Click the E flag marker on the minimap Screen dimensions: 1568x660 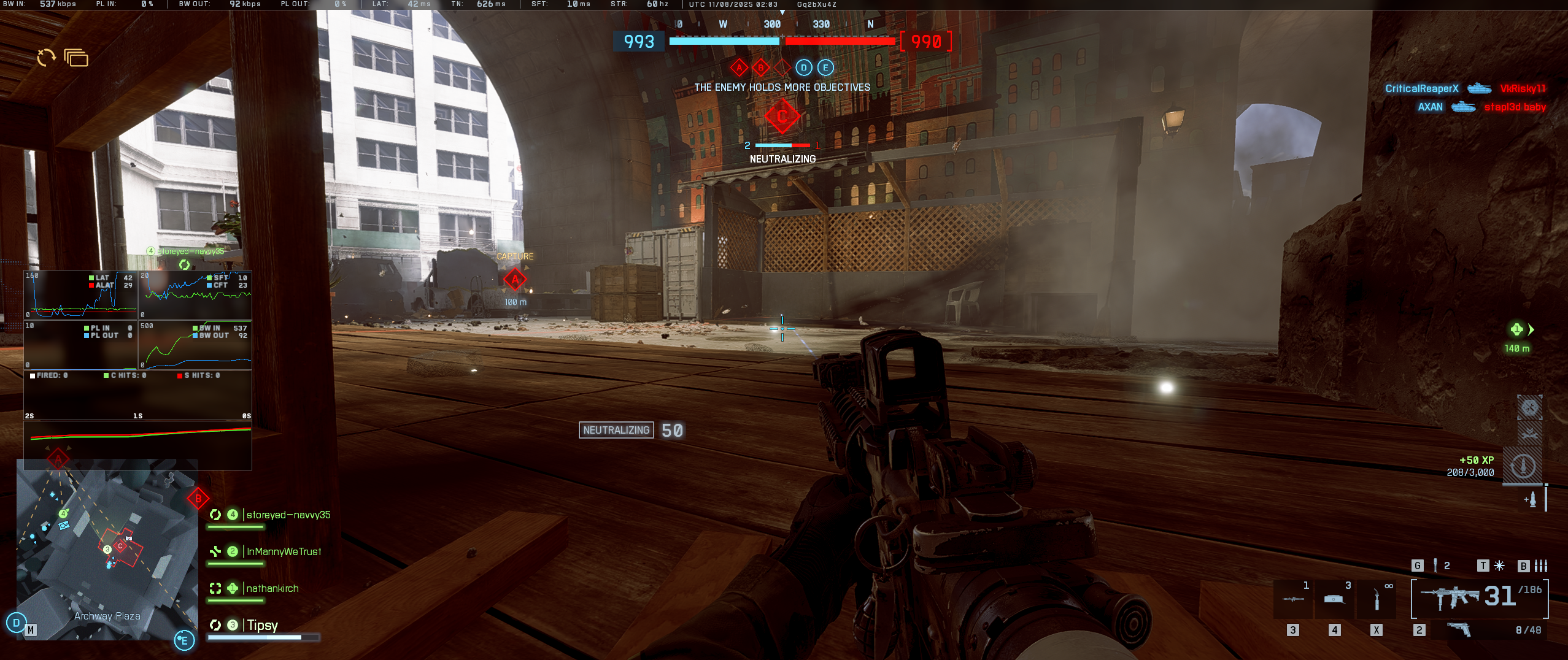(x=184, y=640)
